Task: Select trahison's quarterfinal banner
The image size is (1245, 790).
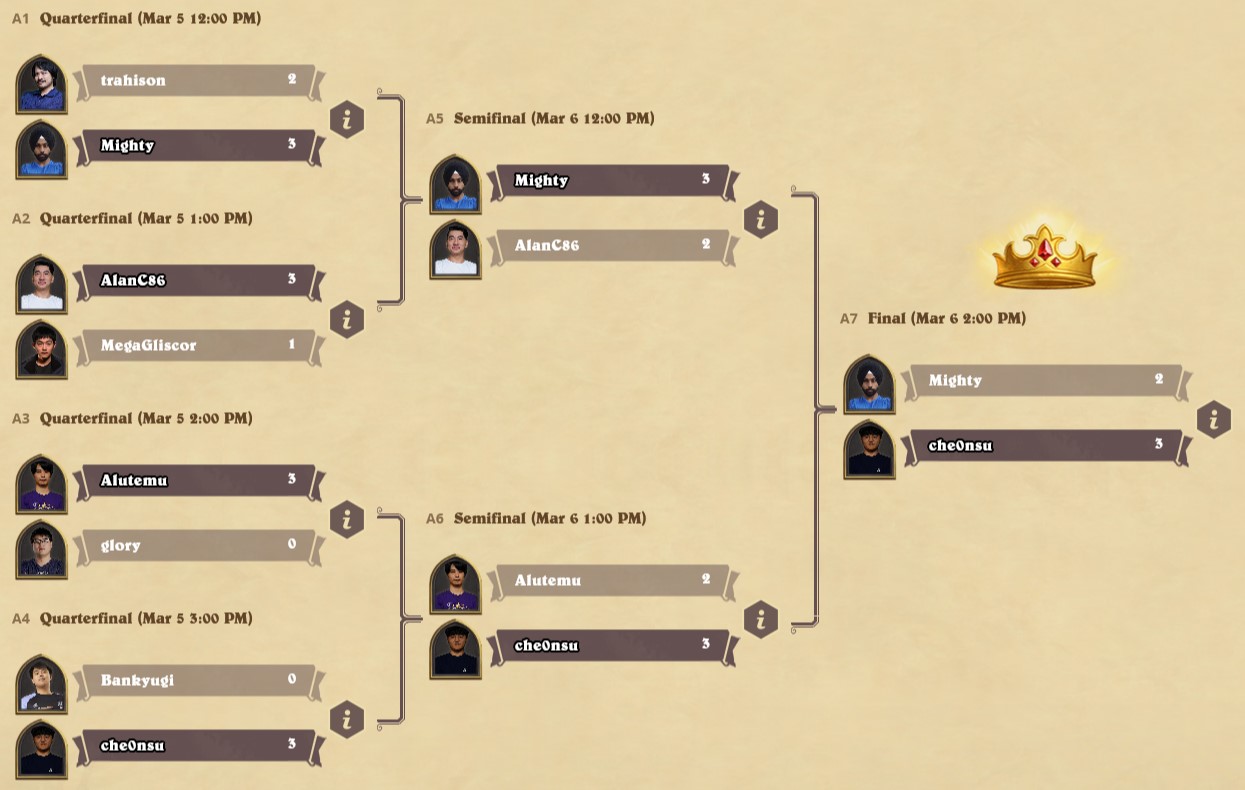Action: pos(197,81)
